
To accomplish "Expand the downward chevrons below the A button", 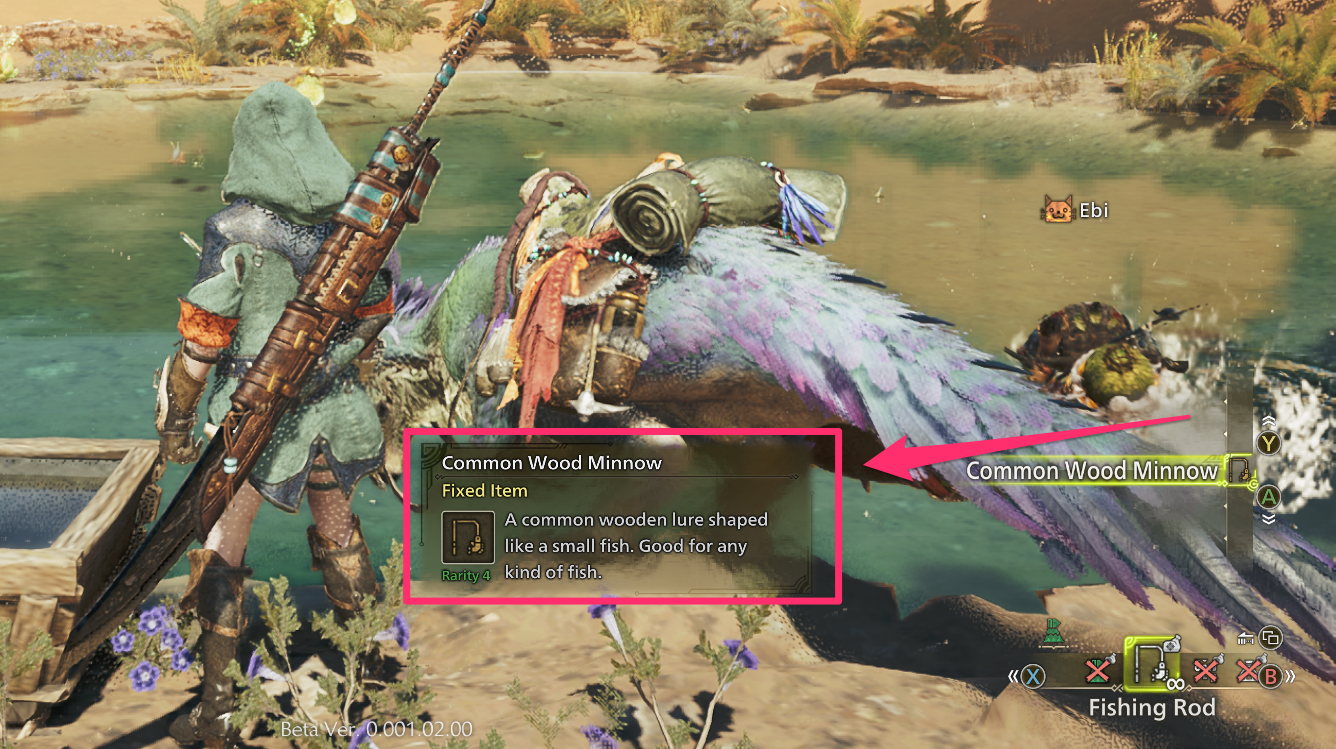I will 1268,518.
